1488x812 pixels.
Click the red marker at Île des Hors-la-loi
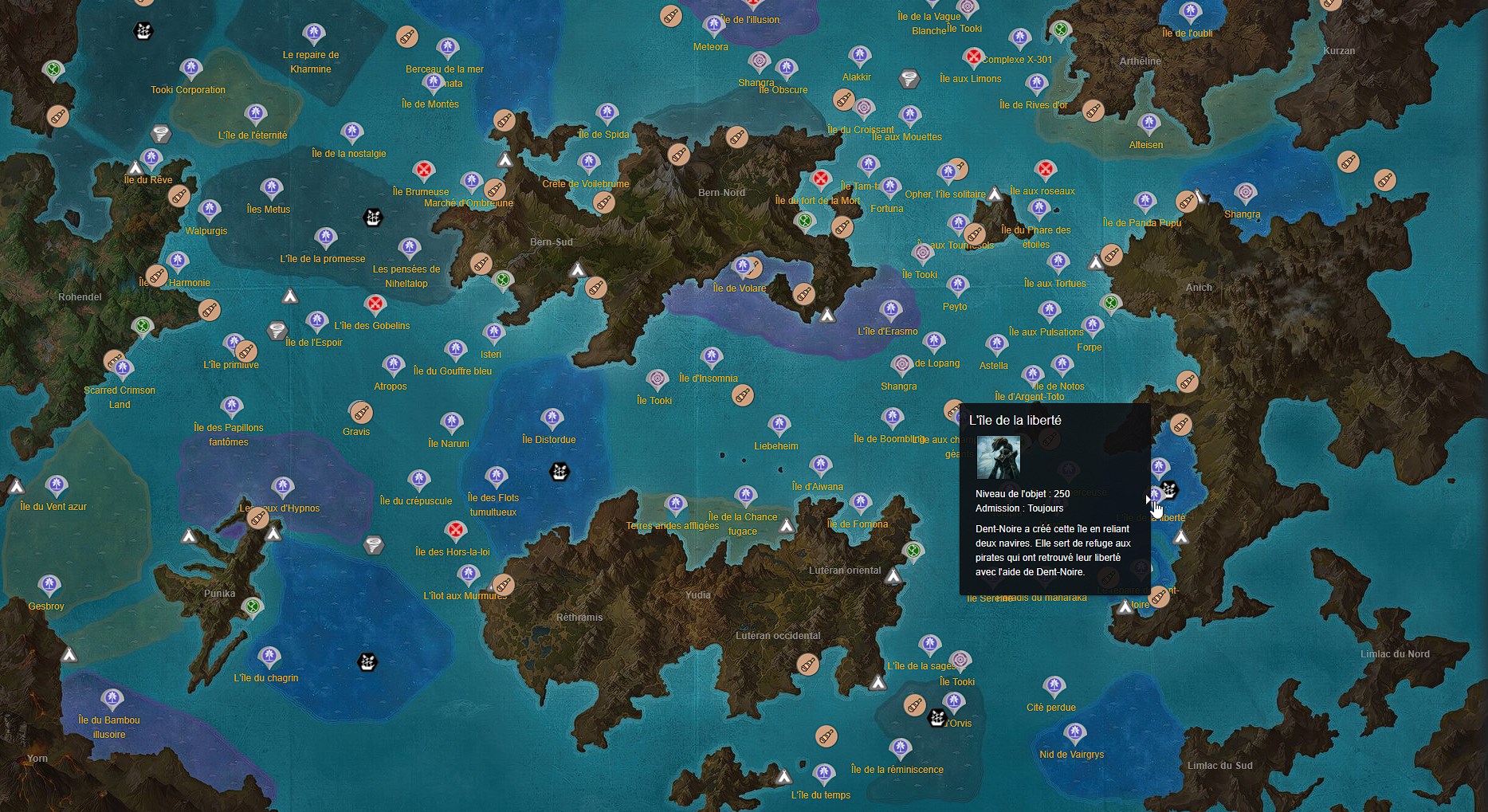click(x=456, y=529)
